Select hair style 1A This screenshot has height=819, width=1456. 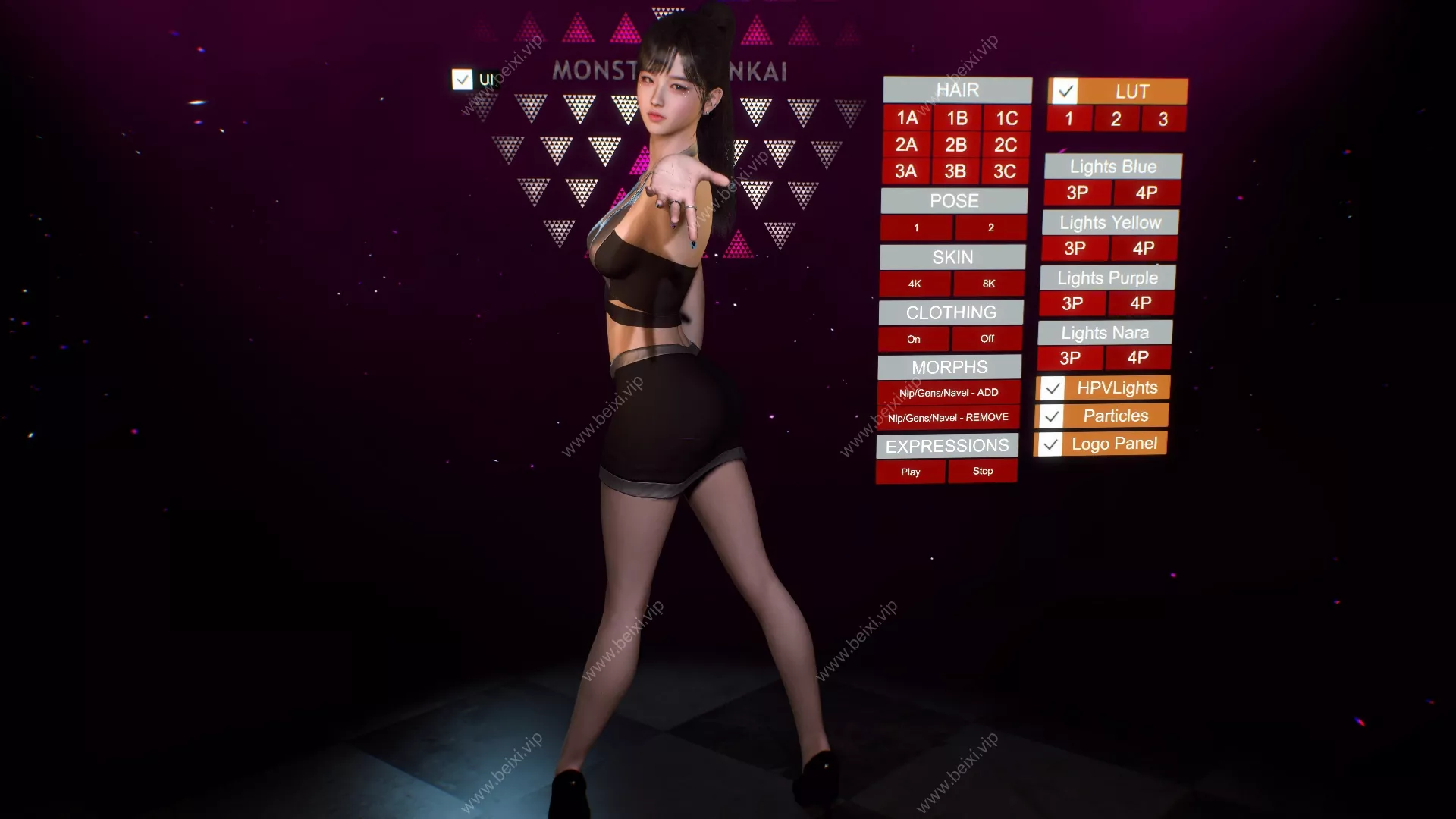(907, 118)
